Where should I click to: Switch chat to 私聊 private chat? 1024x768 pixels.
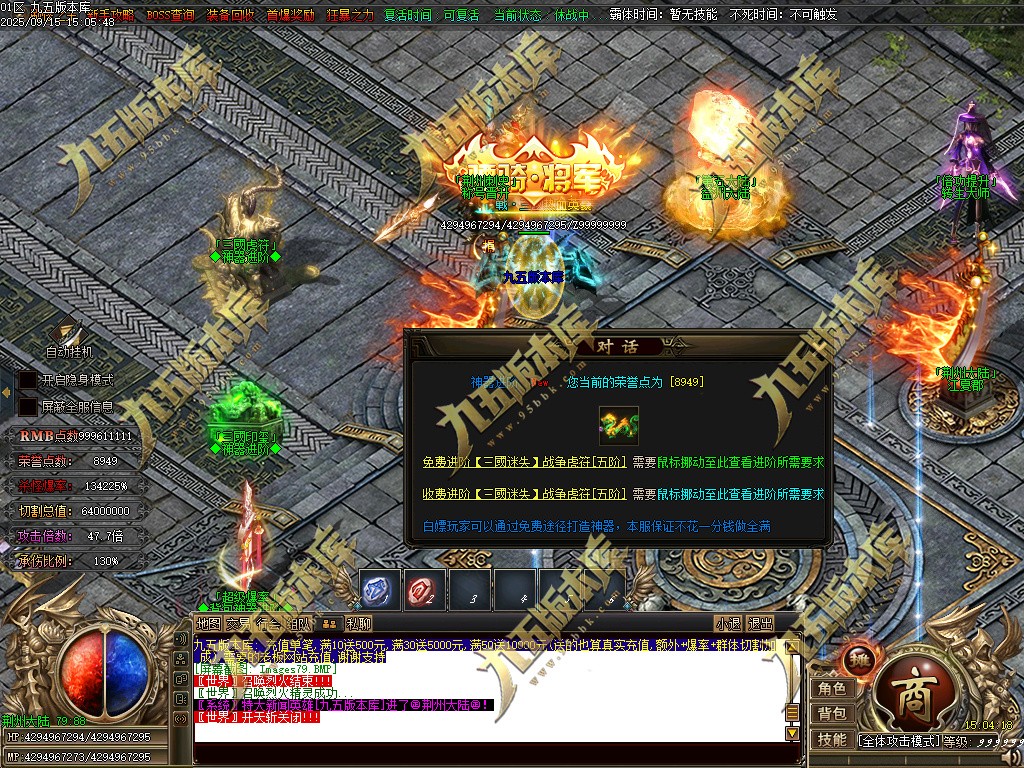(x=359, y=624)
